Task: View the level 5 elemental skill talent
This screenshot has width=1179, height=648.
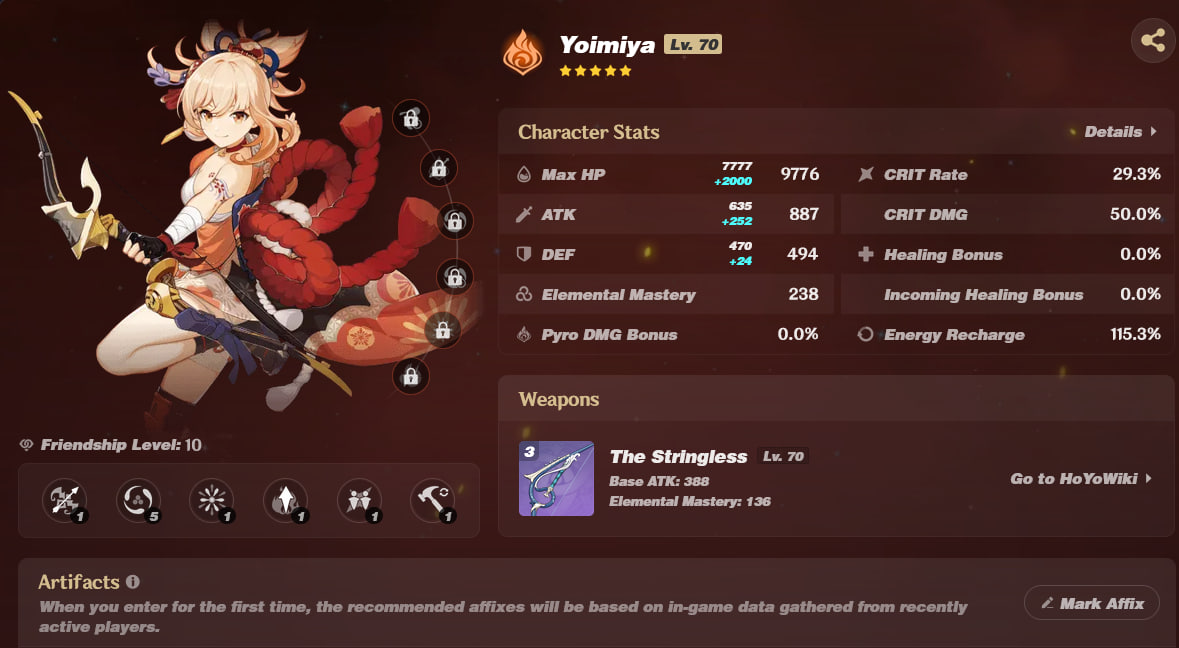Action: pyautogui.click(x=138, y=500)
